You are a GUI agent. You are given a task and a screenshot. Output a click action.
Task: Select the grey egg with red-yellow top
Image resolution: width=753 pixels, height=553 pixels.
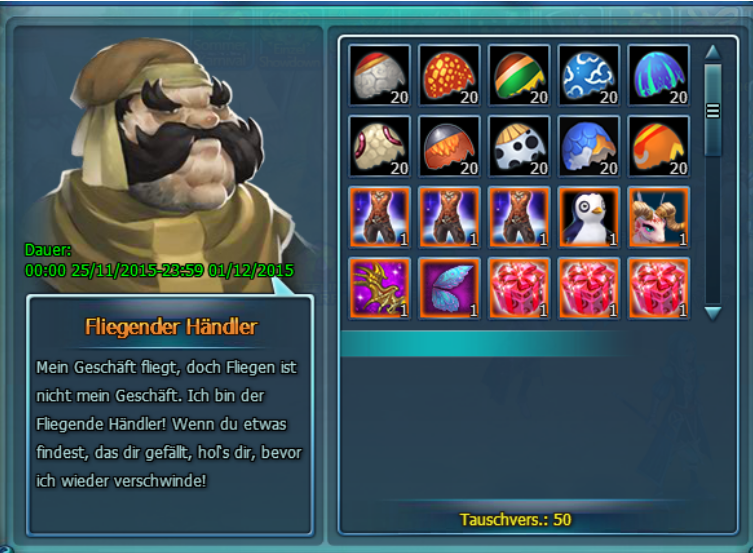(379, 75)
